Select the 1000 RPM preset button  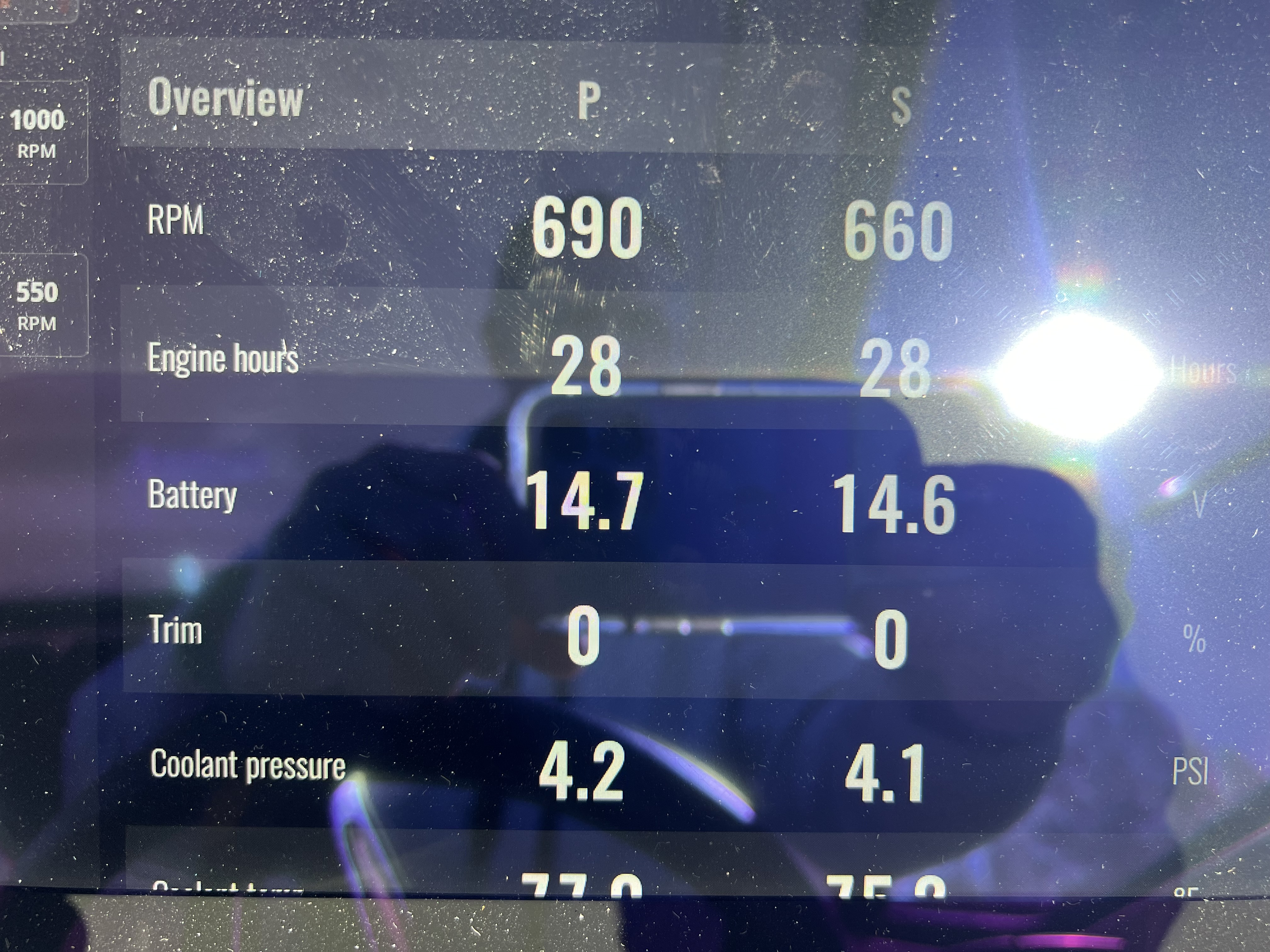[38, 133]
